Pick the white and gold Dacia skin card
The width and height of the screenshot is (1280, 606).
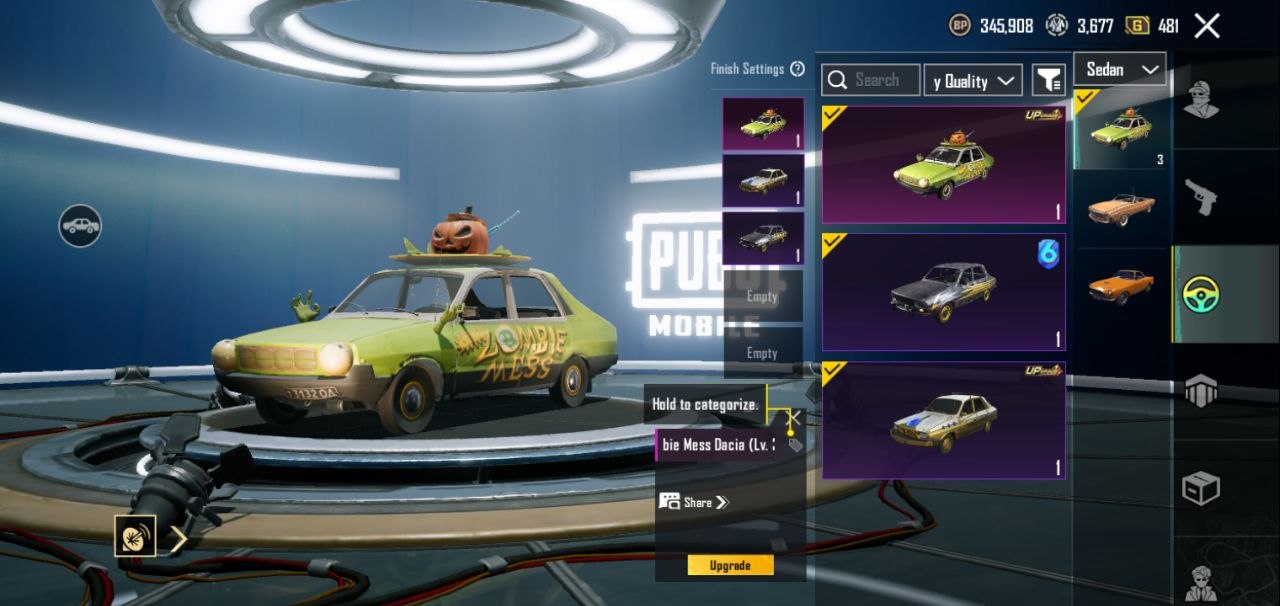[943, 420]
